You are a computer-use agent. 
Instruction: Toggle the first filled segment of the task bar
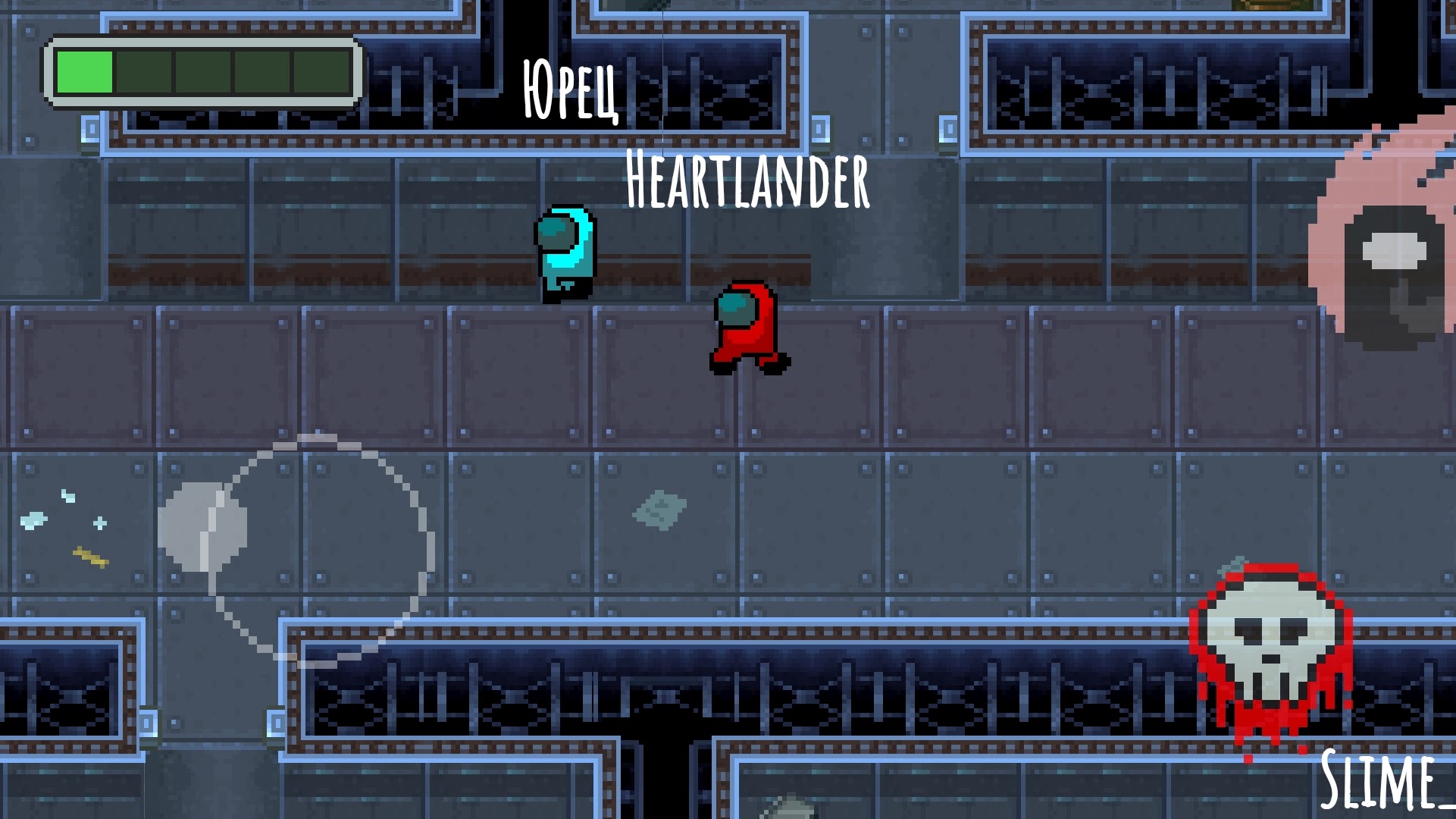(x=83, y=74)
